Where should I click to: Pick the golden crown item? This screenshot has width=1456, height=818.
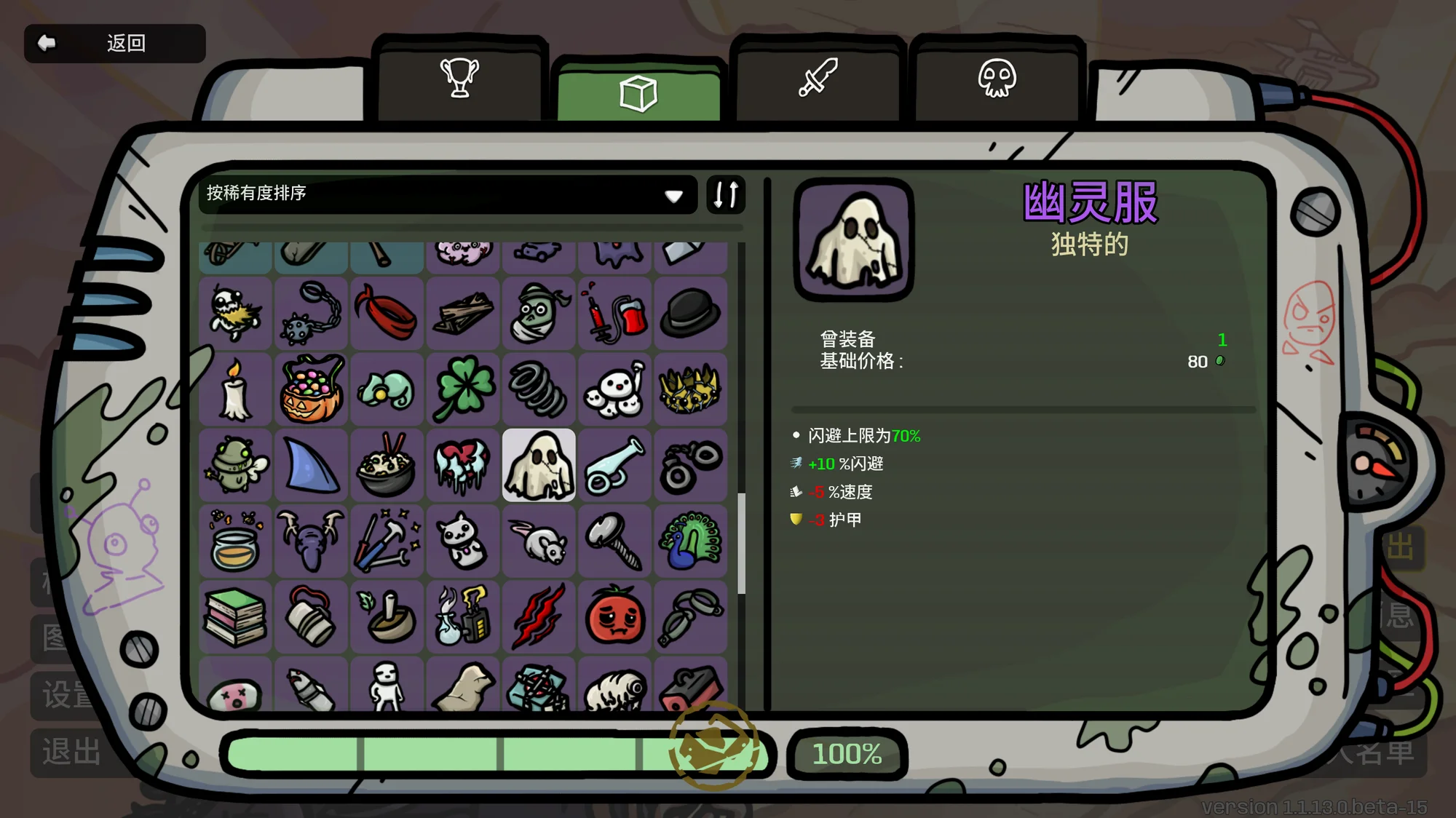pyautogui.click(x=690, y=389)
